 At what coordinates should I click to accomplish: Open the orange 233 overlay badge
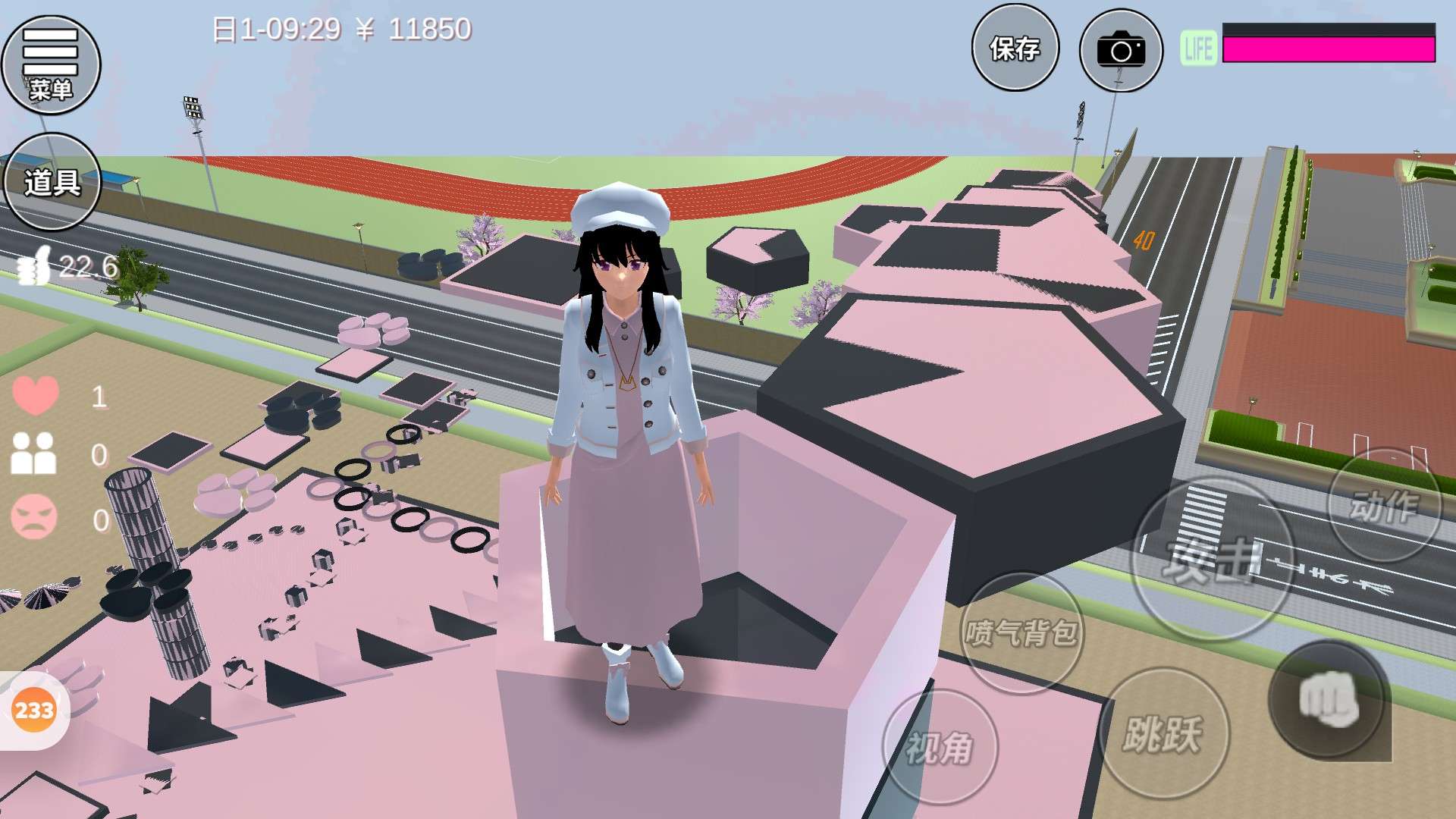click(x=34, y=711)
